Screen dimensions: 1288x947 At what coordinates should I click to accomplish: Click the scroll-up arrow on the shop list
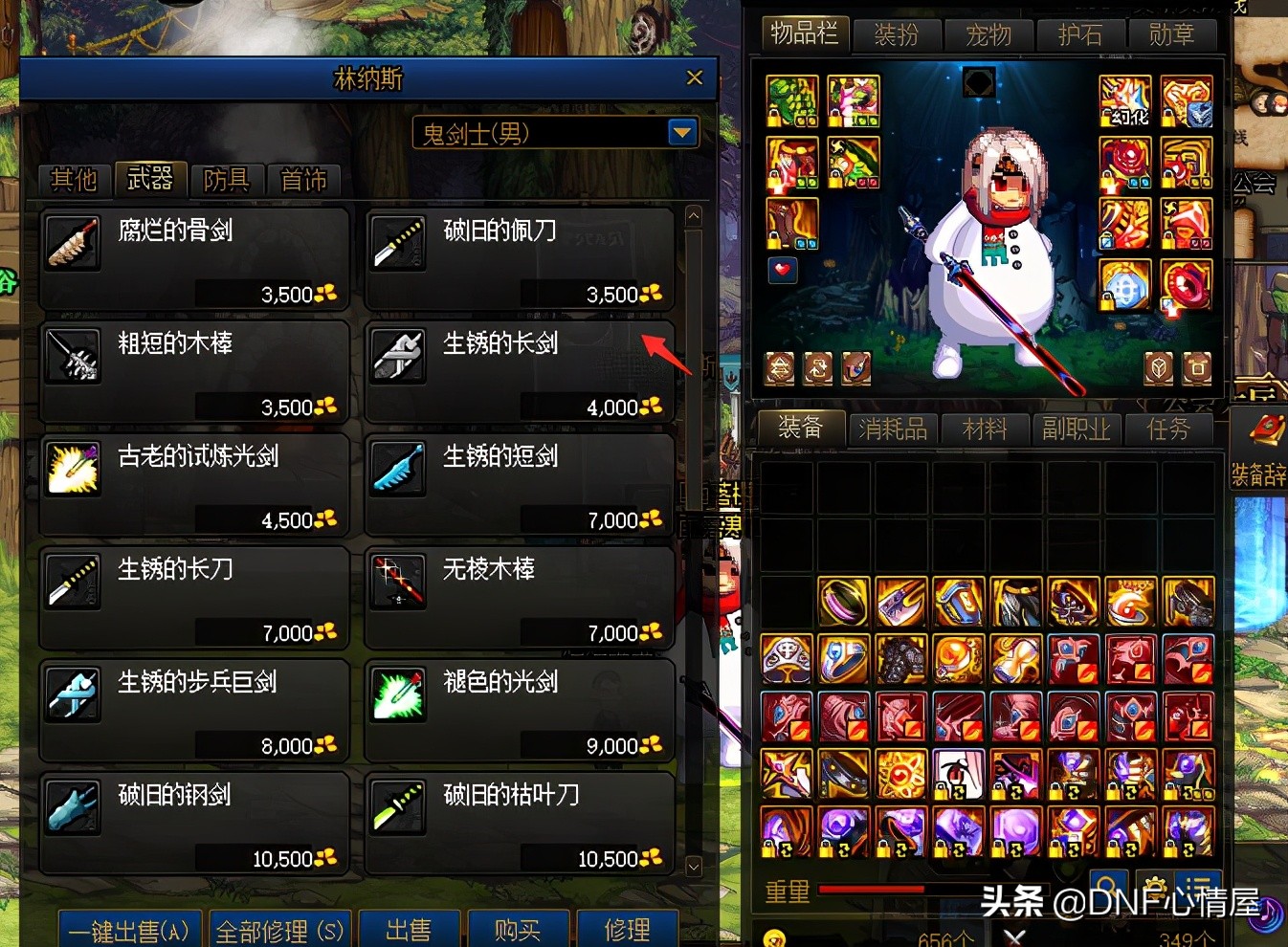692,215
